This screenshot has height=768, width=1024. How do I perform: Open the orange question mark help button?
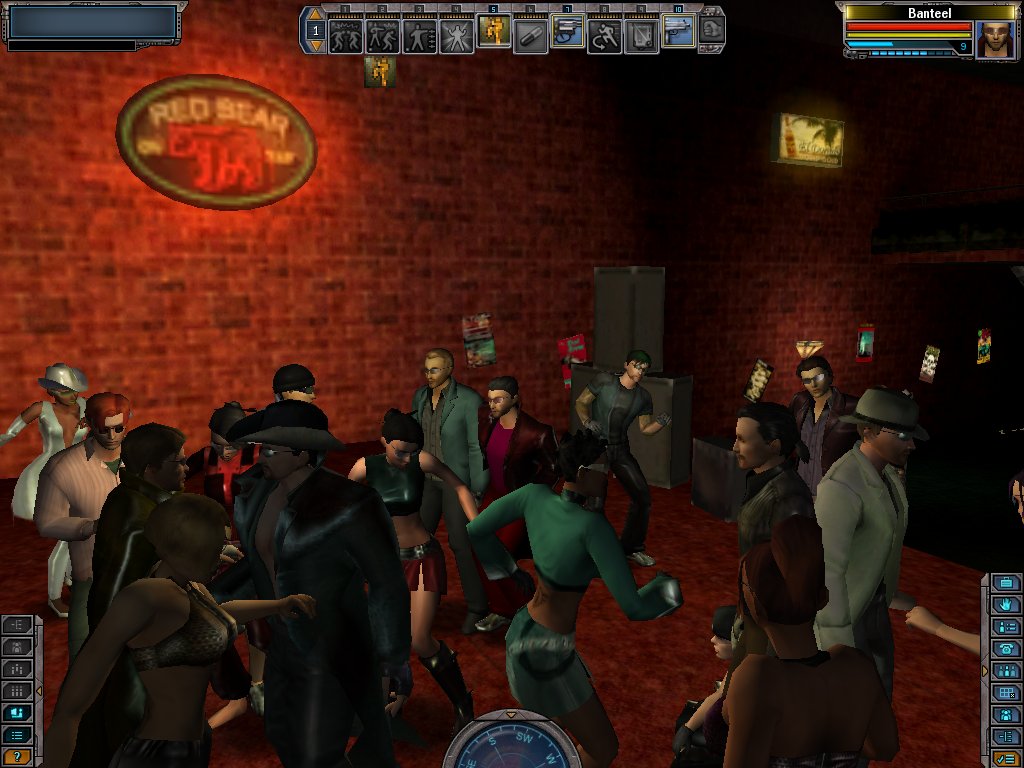[17, 757]
